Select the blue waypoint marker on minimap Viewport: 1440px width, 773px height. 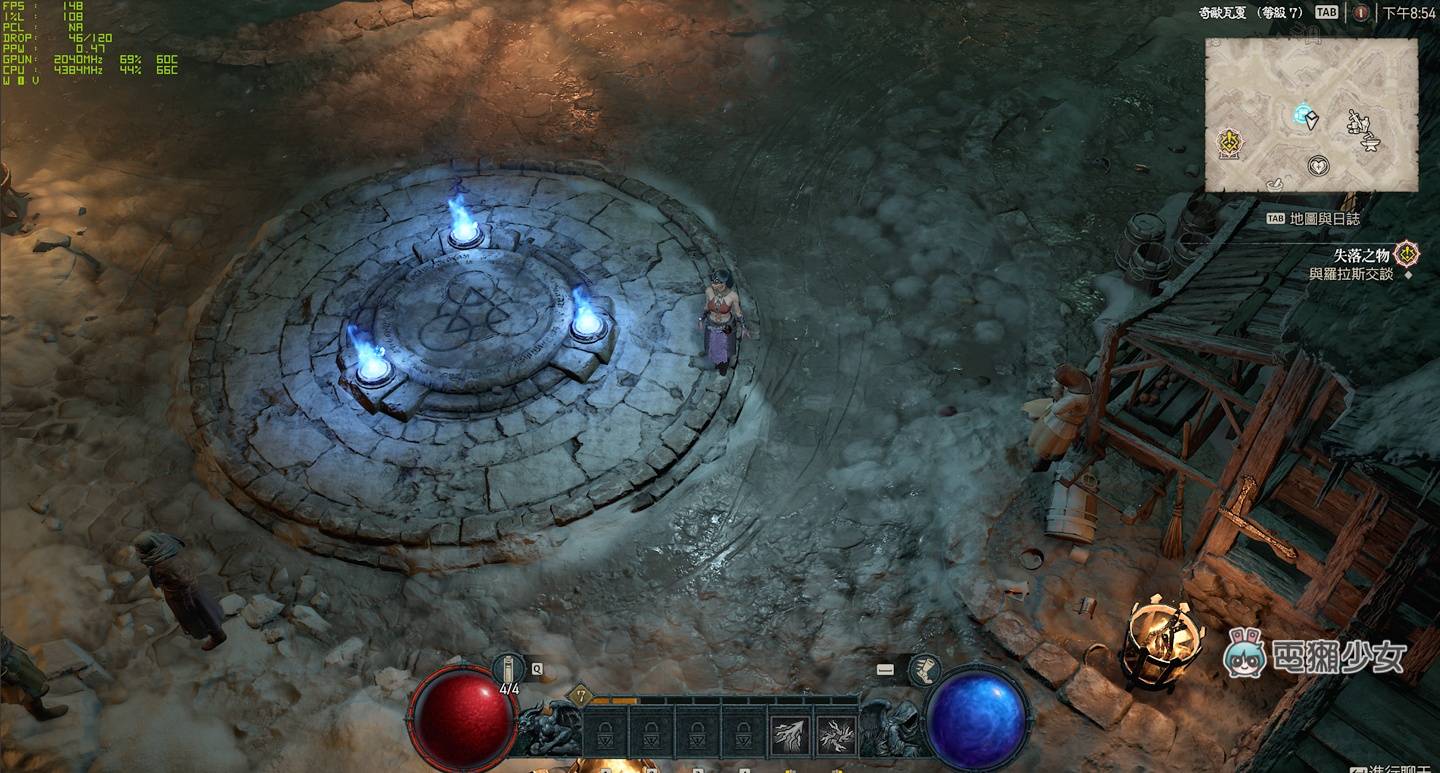(x=1302, y=114)
